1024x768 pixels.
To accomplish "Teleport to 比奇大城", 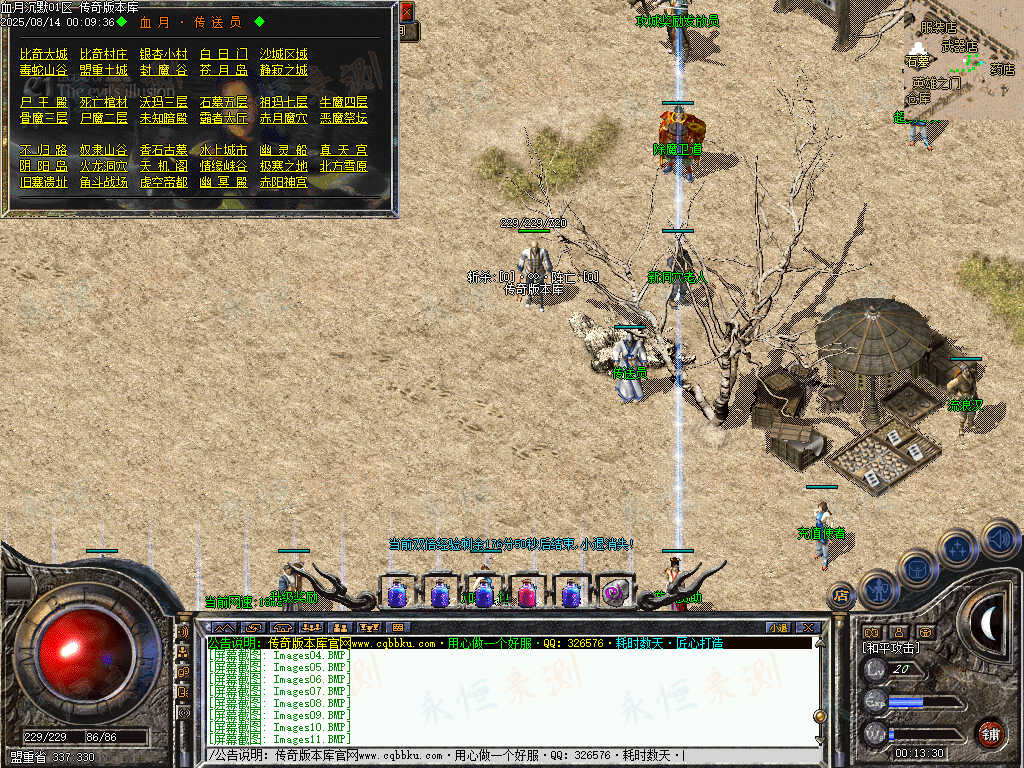I will (x=44, y=54).
